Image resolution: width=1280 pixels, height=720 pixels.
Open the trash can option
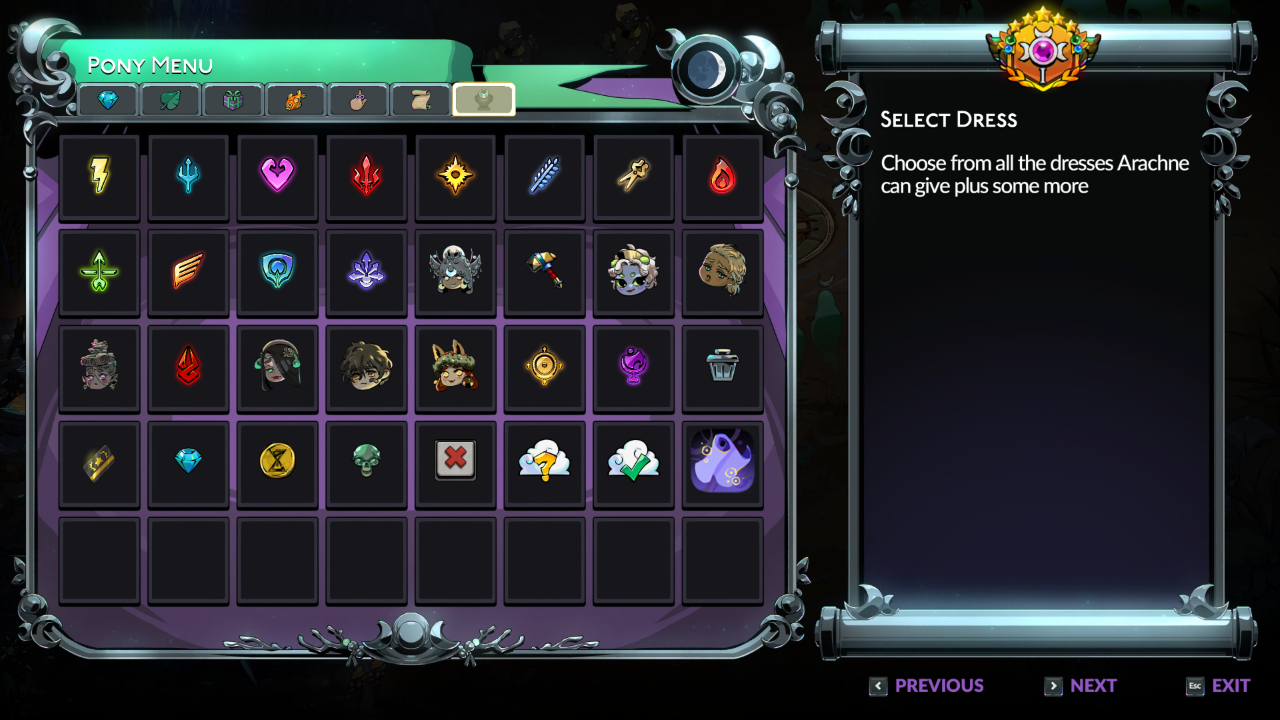[x=722, y=366]
